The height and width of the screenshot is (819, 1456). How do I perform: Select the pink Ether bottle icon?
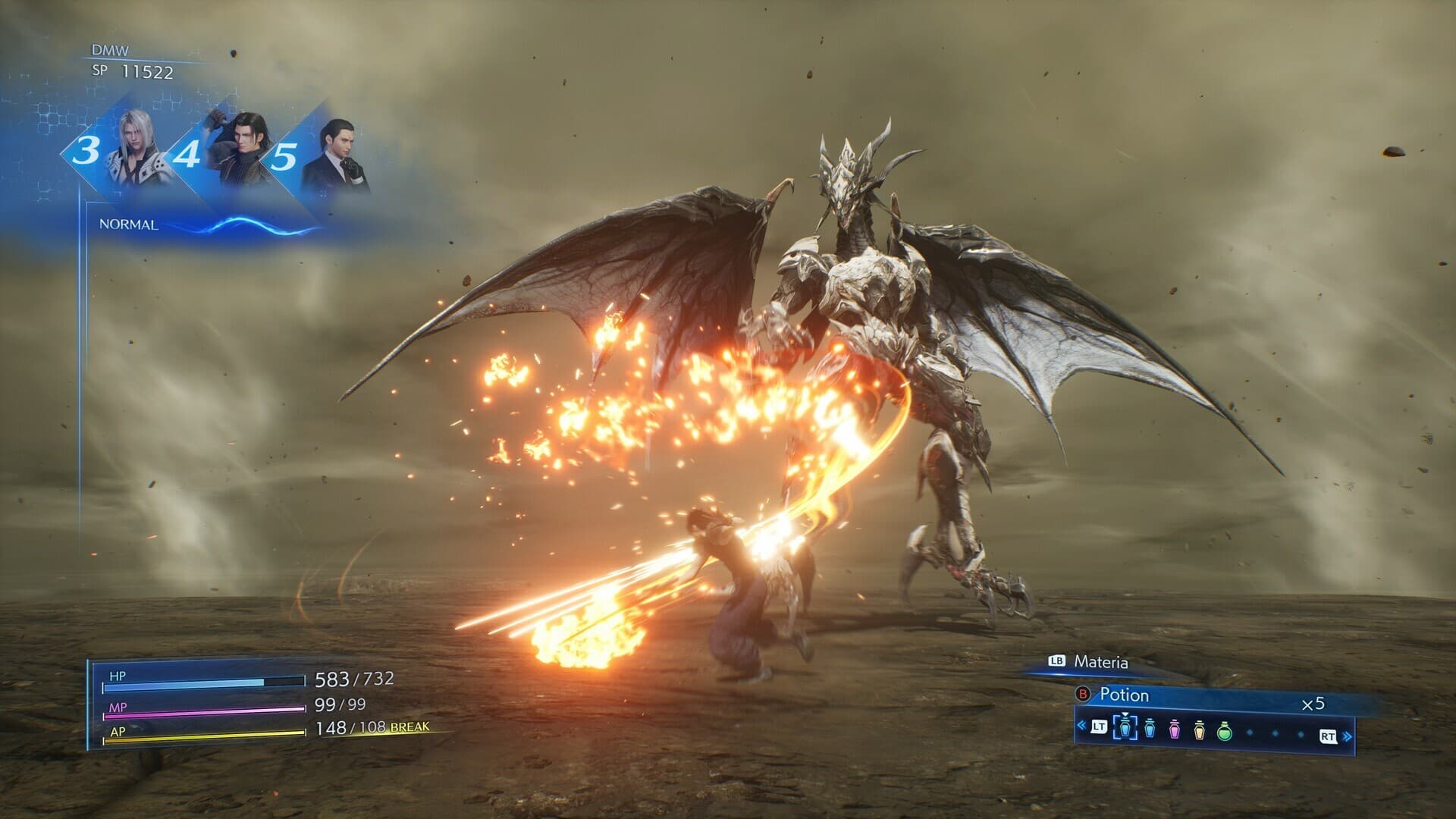1174,730
